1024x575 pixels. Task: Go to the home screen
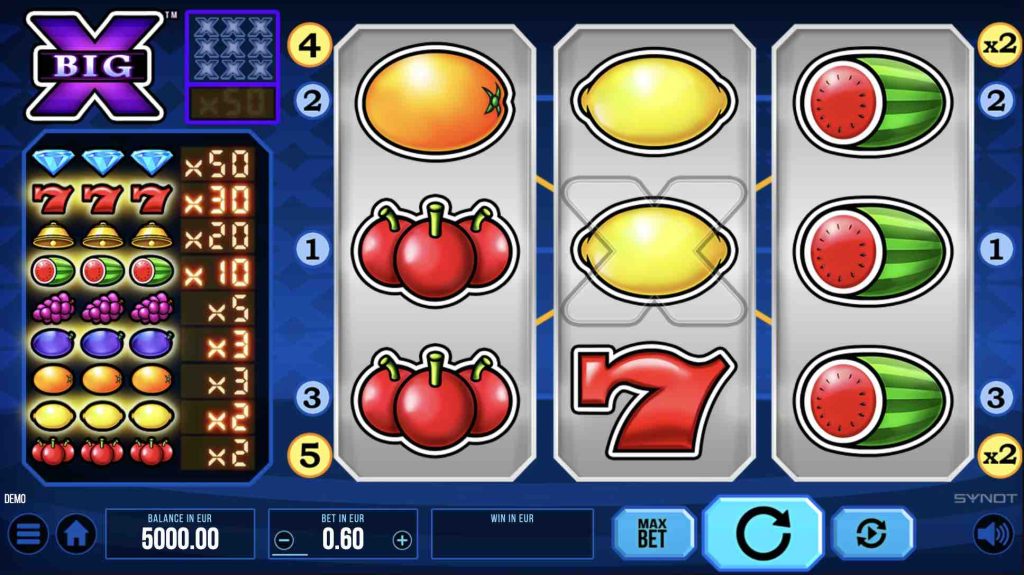tap(76, 534)
